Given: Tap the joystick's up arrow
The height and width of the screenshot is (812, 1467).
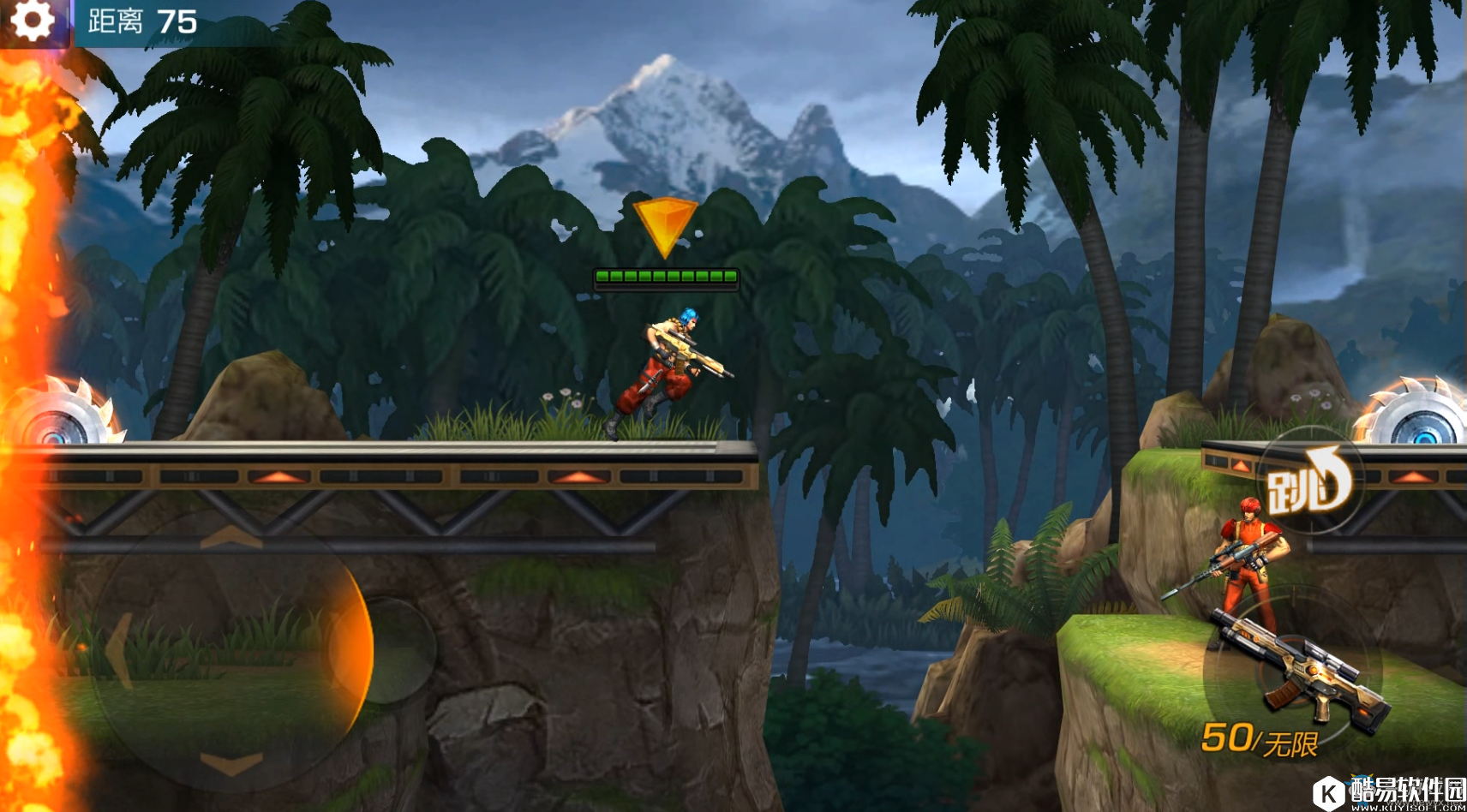Looking at the screenshot, I should coord(231,538).
